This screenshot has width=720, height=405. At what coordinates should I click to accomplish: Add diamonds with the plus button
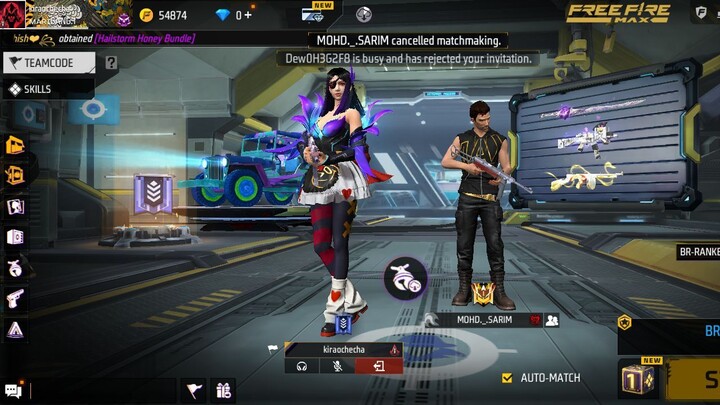[249, 15]
